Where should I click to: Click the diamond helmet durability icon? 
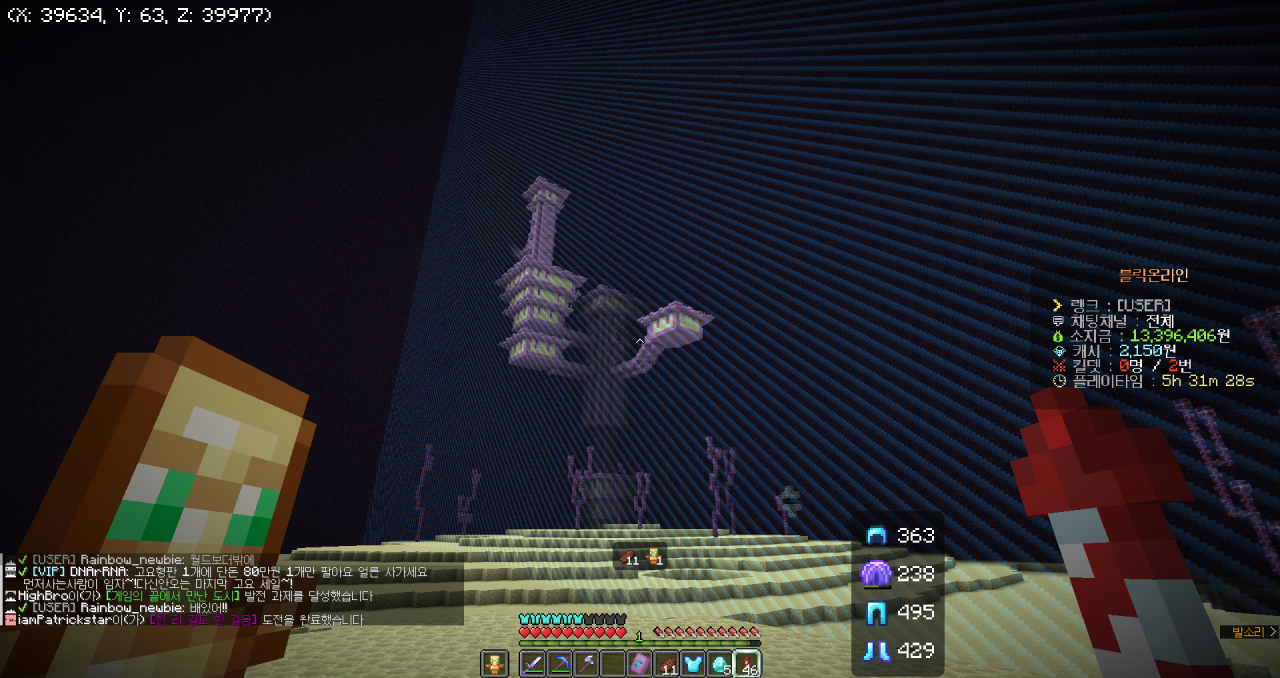(877, 535)
